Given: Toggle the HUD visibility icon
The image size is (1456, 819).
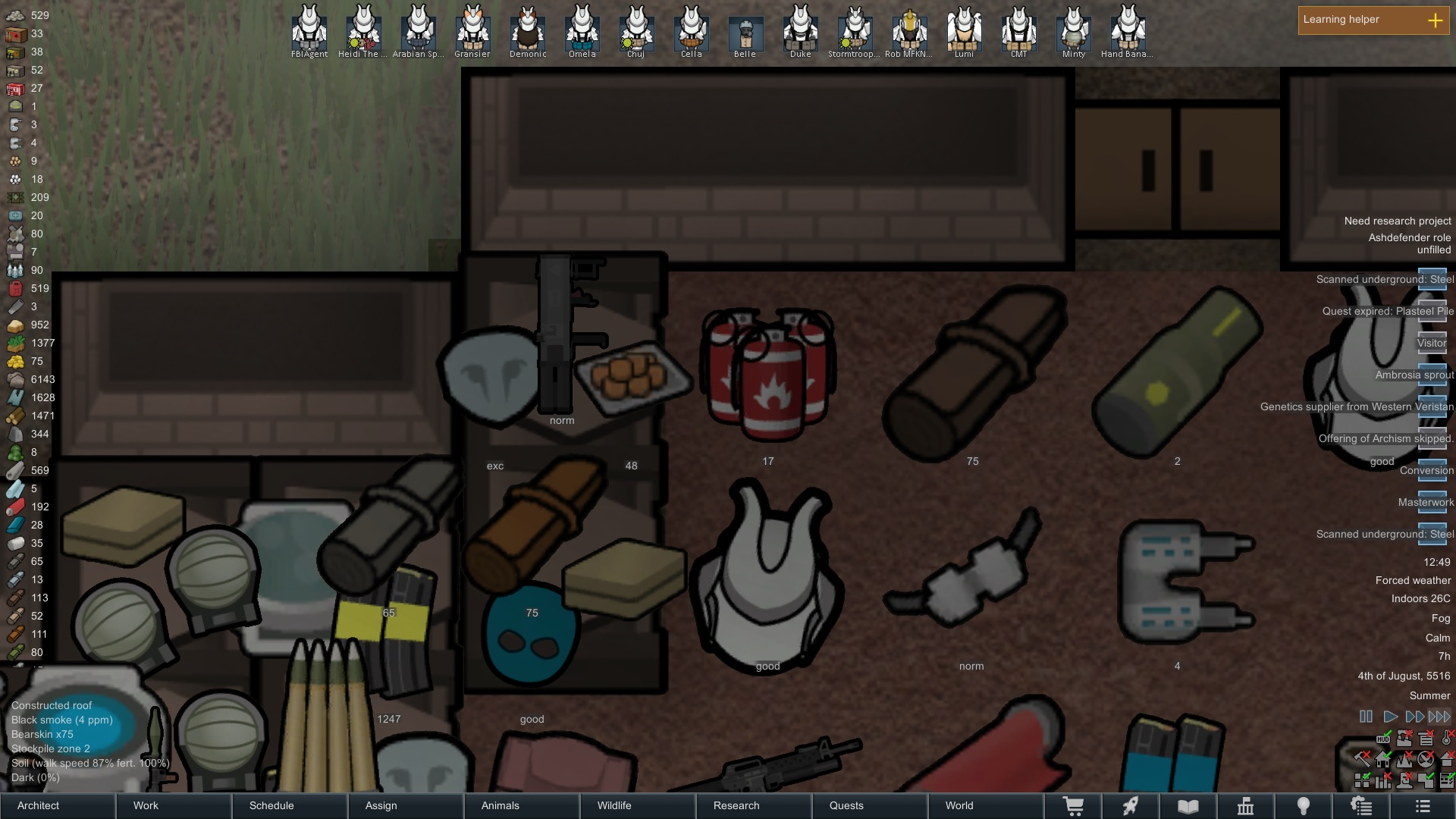Looking at the screenshot, I should pyautogui.click(x=1384, y=738).
